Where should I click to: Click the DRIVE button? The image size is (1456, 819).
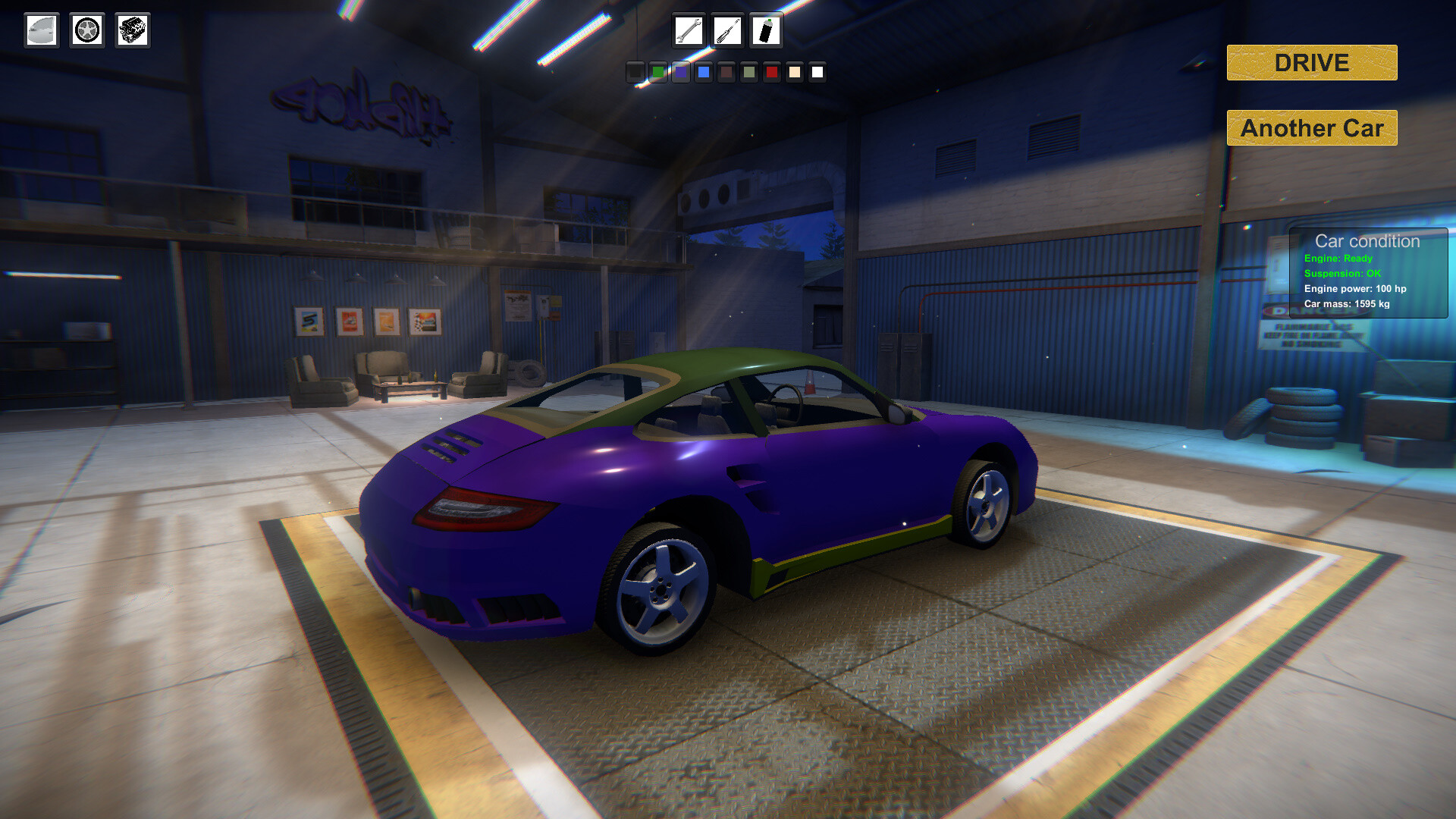tap(1311, 63)
